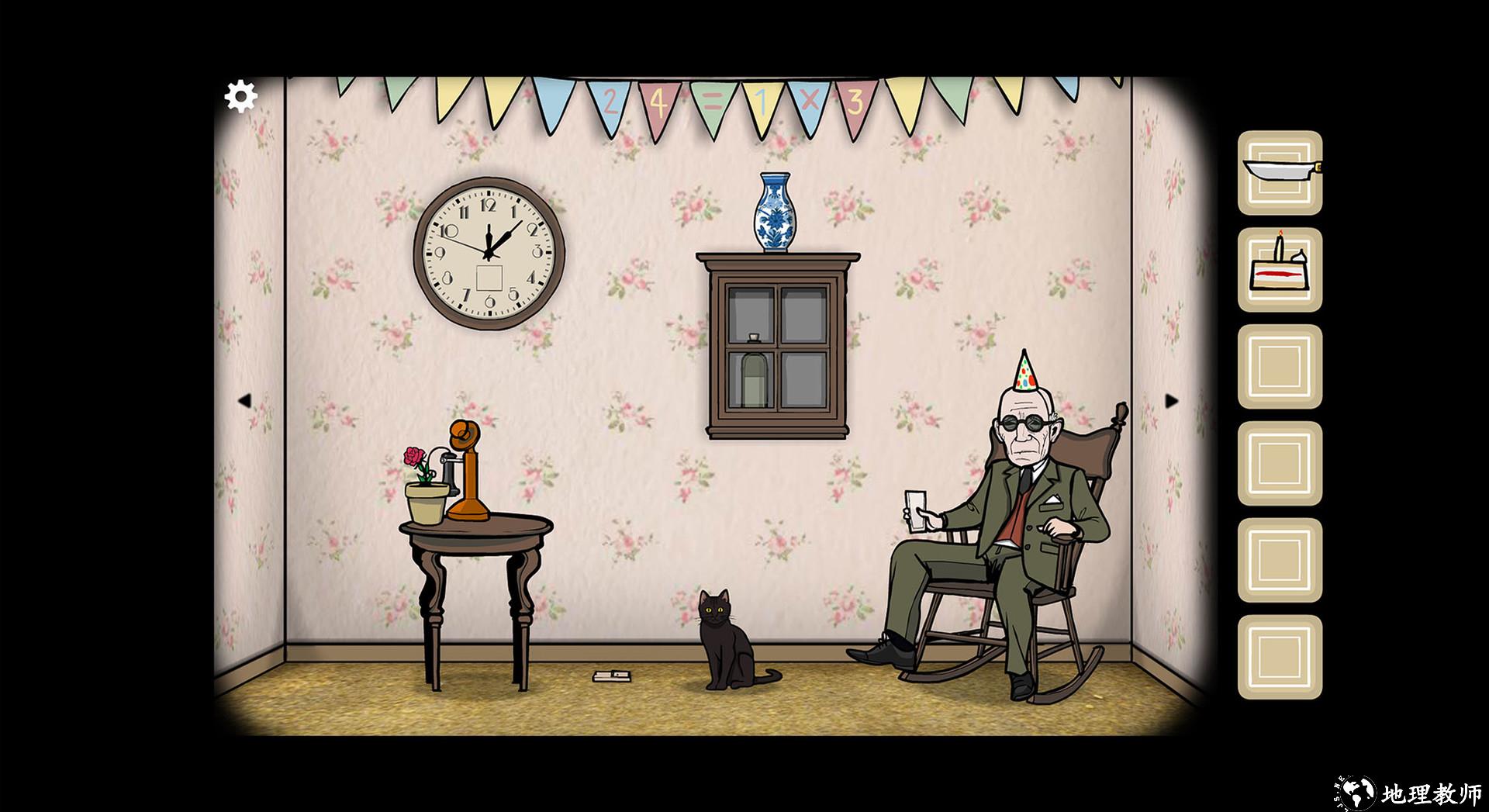Image resolution: width=1489 pixels, height=812 pixels.
Task: Turn to the room on the left
Action: pos(244,401)
